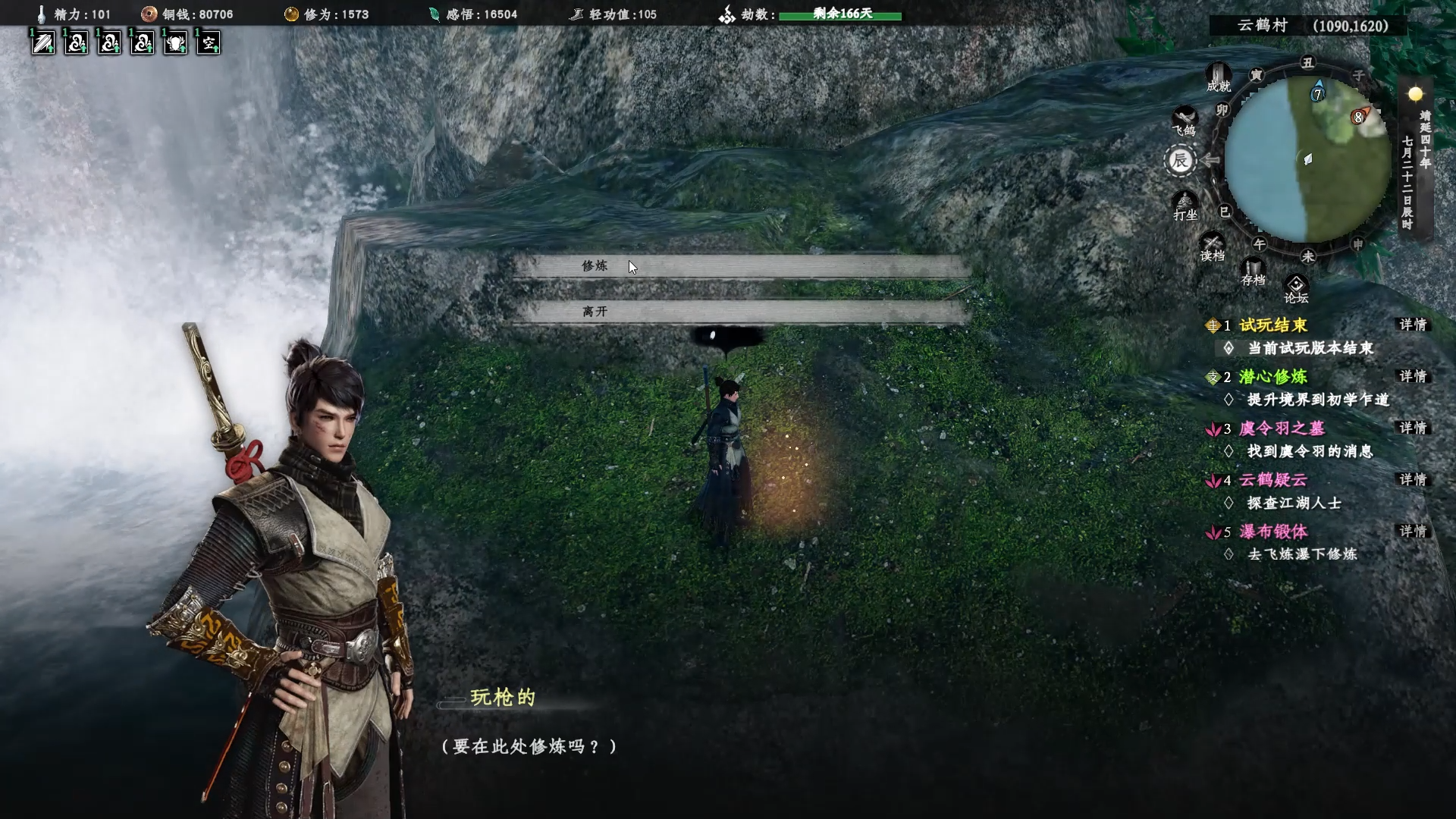The image size is (1456, 819).
Task: Click the circular minimap
Action: [1307, 159]
